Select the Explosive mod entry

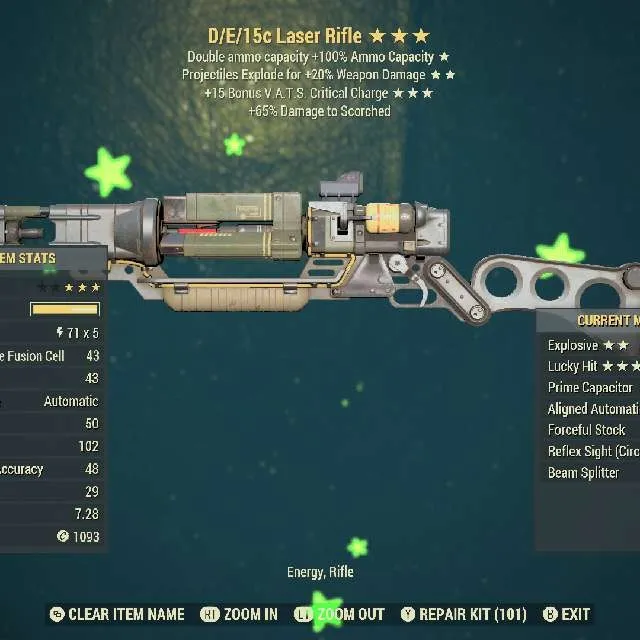point(588,345)
